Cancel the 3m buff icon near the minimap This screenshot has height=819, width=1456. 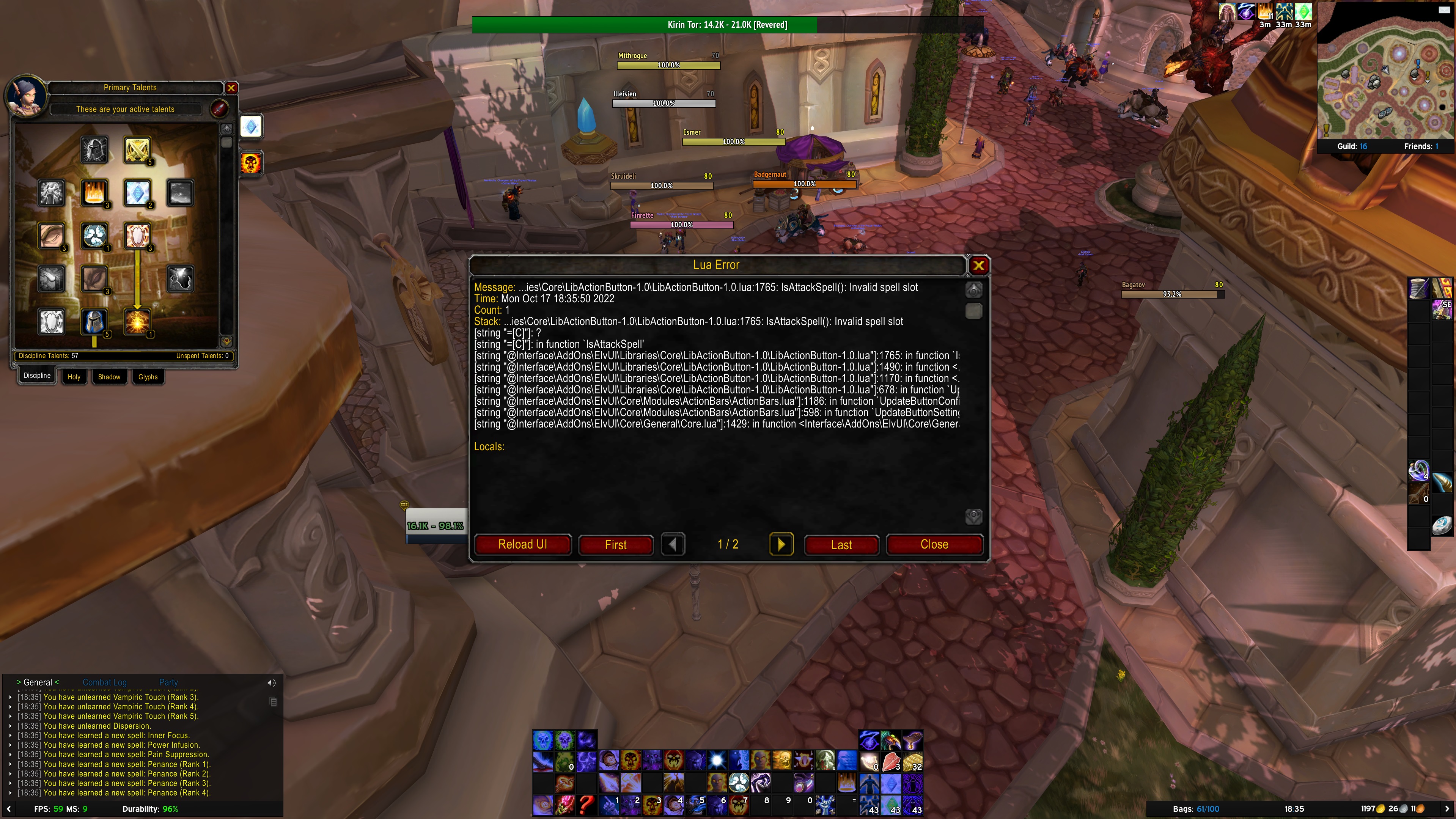coord(1264,13)
